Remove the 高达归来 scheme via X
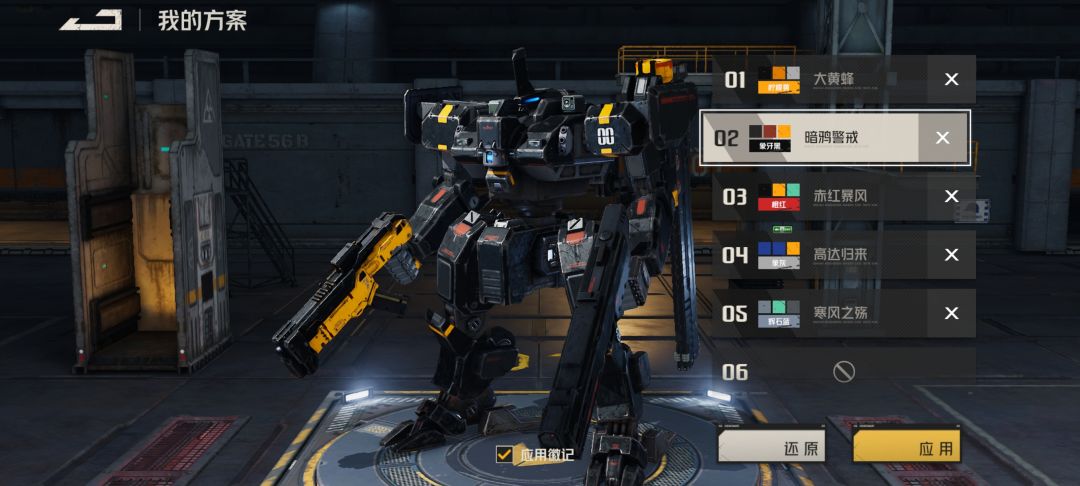This screenshot has height=486, width=1080. pos(951,255)
